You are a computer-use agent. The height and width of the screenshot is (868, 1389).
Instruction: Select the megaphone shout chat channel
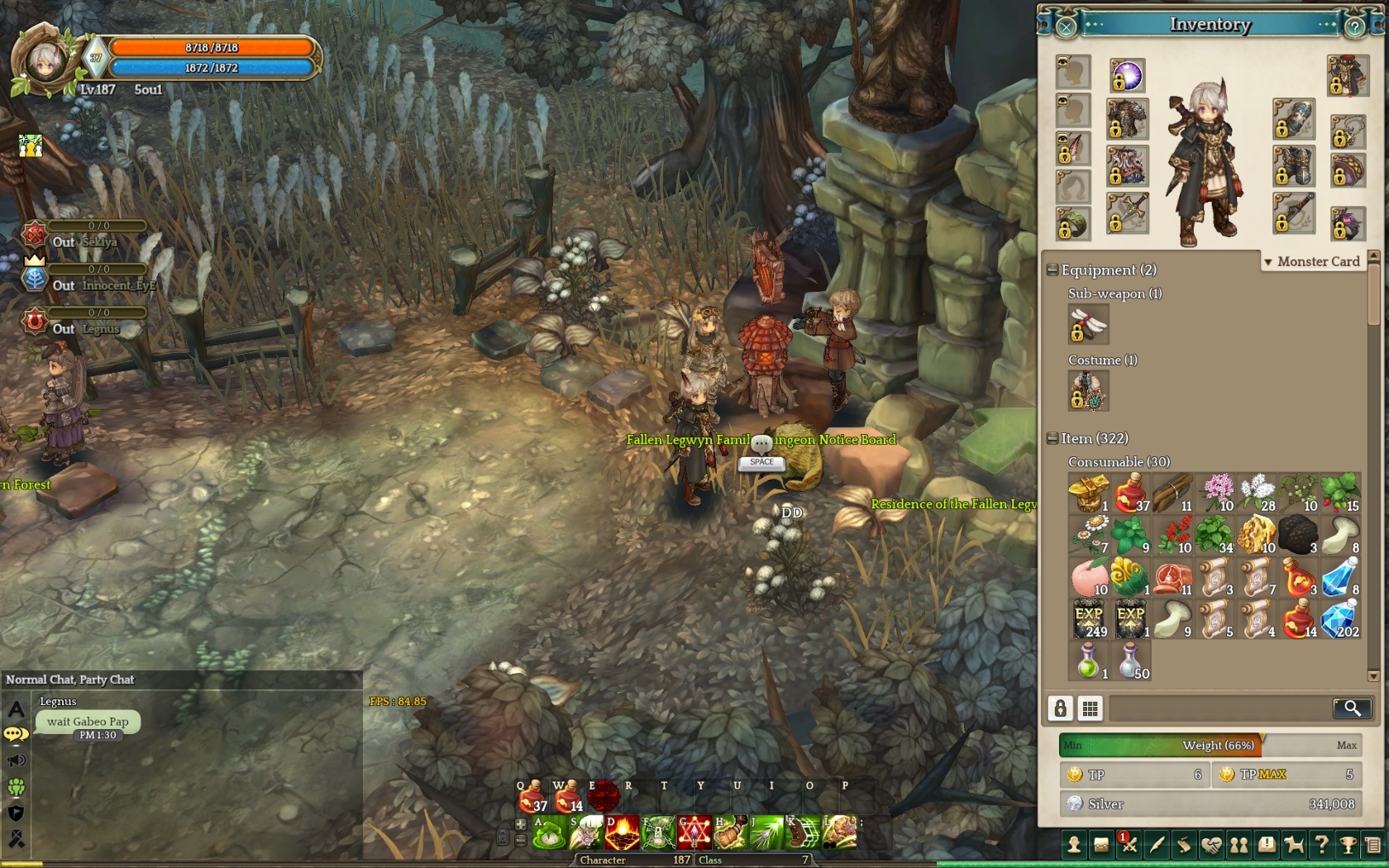pyautogui.click(x=16, y=761)
